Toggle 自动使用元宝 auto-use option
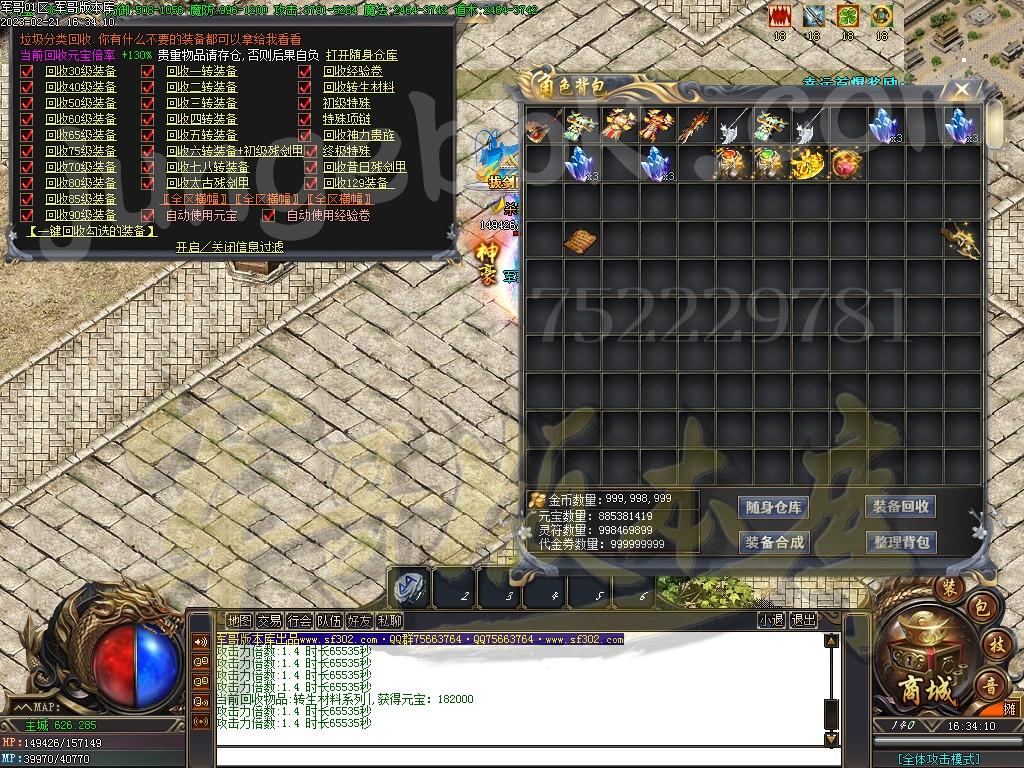This screenshot has height=768, width=1024. point(148,215)
